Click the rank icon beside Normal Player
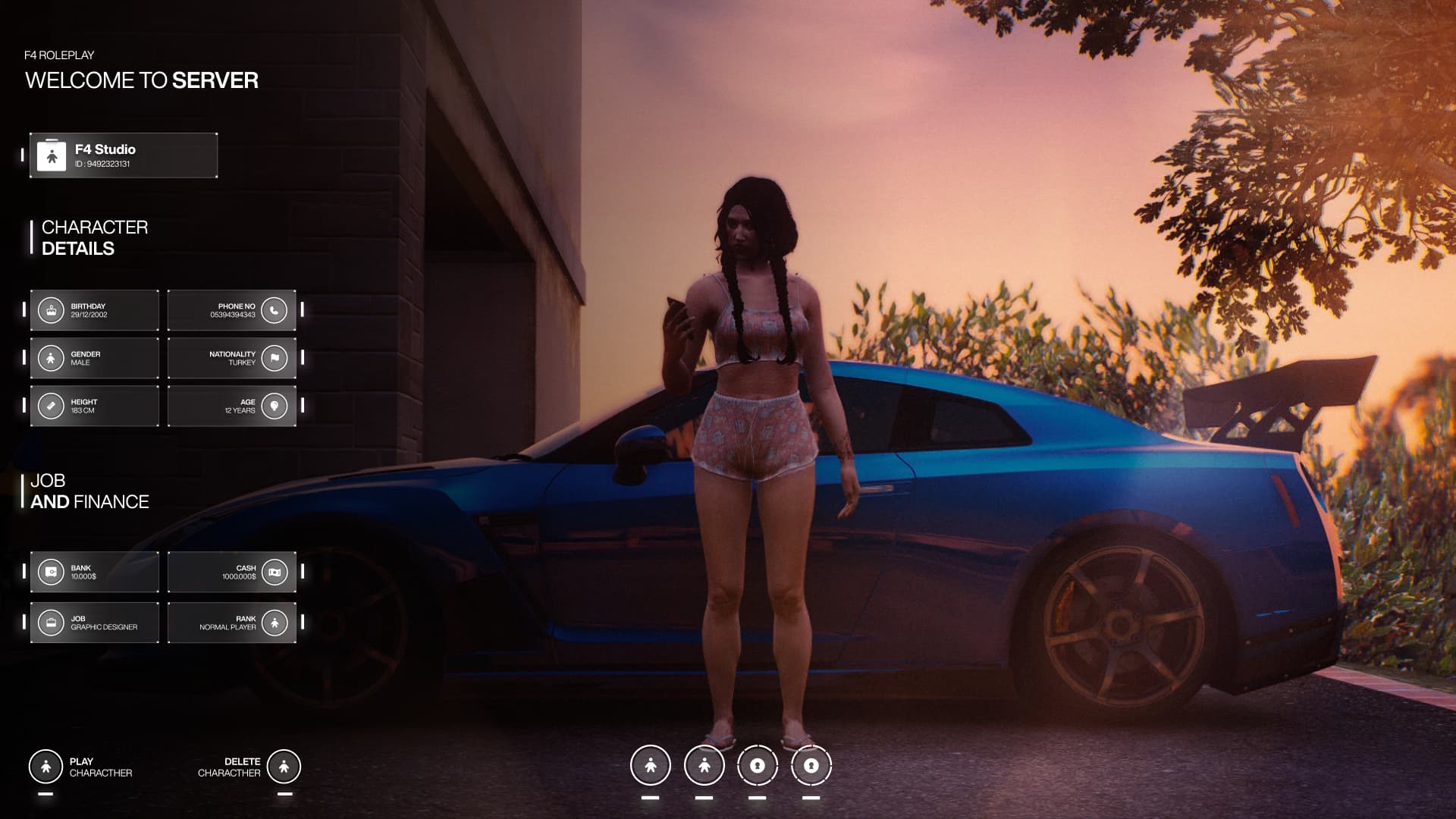This screenshot has width=1456, height=819. pos(273,623)
